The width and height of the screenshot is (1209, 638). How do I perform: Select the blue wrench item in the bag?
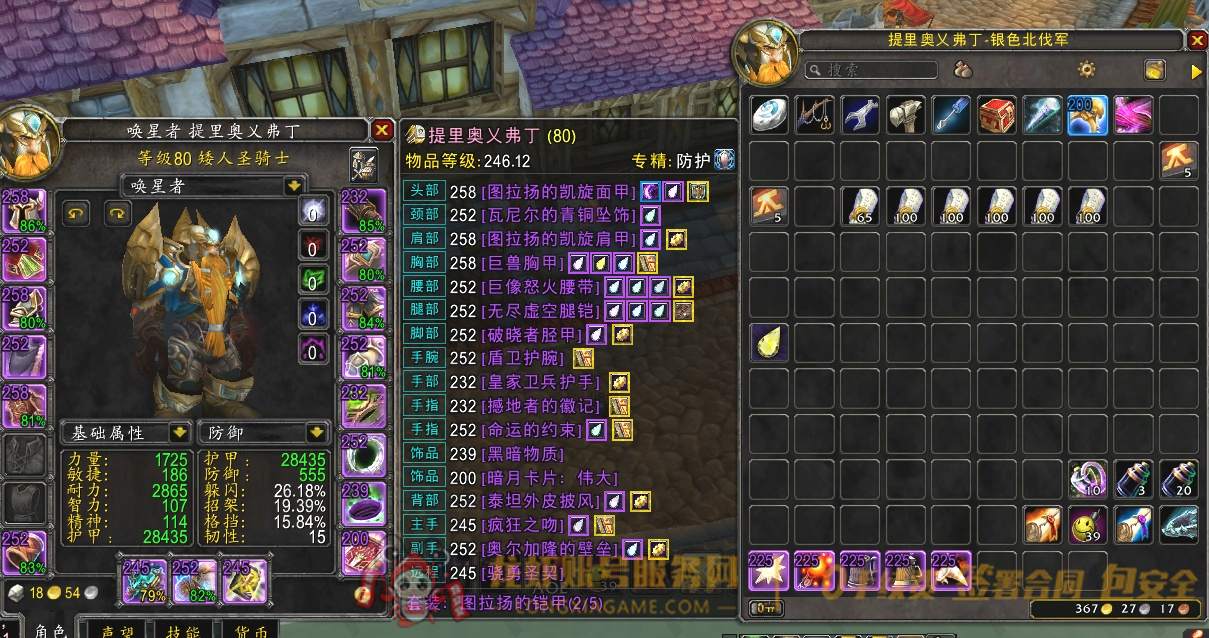coord(860,116)
